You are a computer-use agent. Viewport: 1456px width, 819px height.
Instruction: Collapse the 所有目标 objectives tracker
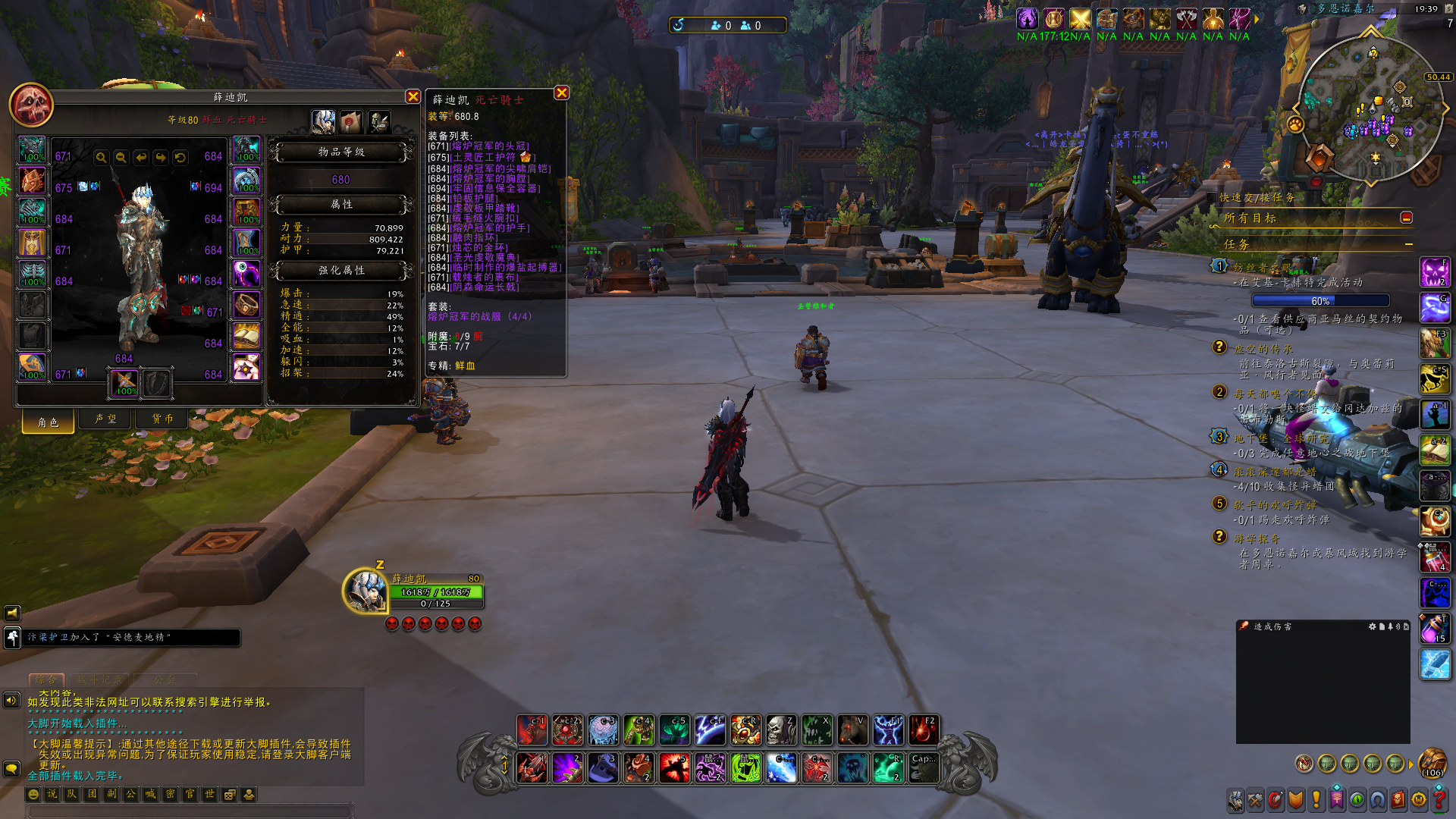click(x=1406, y=218)
